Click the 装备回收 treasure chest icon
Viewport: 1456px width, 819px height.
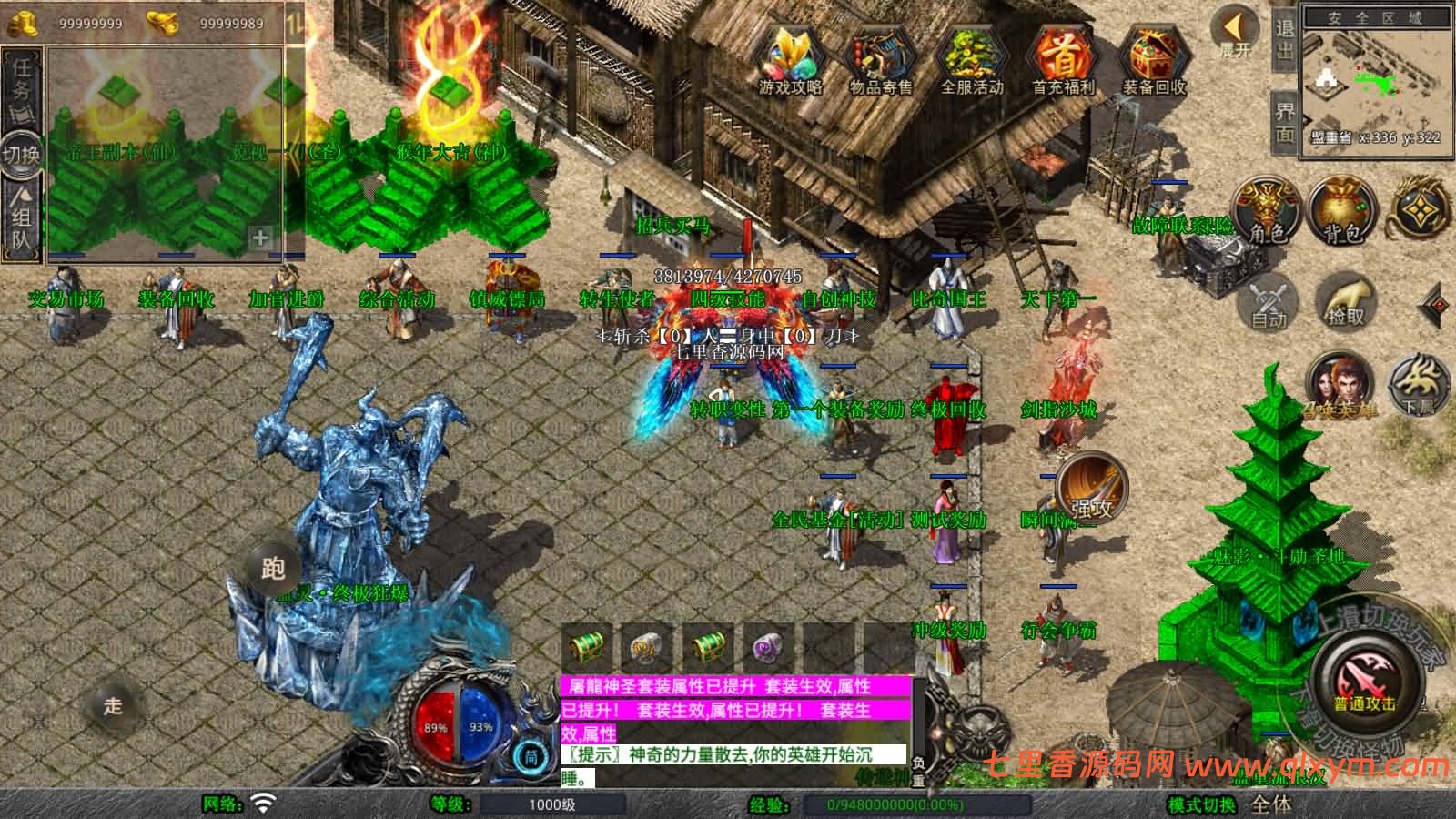click(x=1153, y=60)
